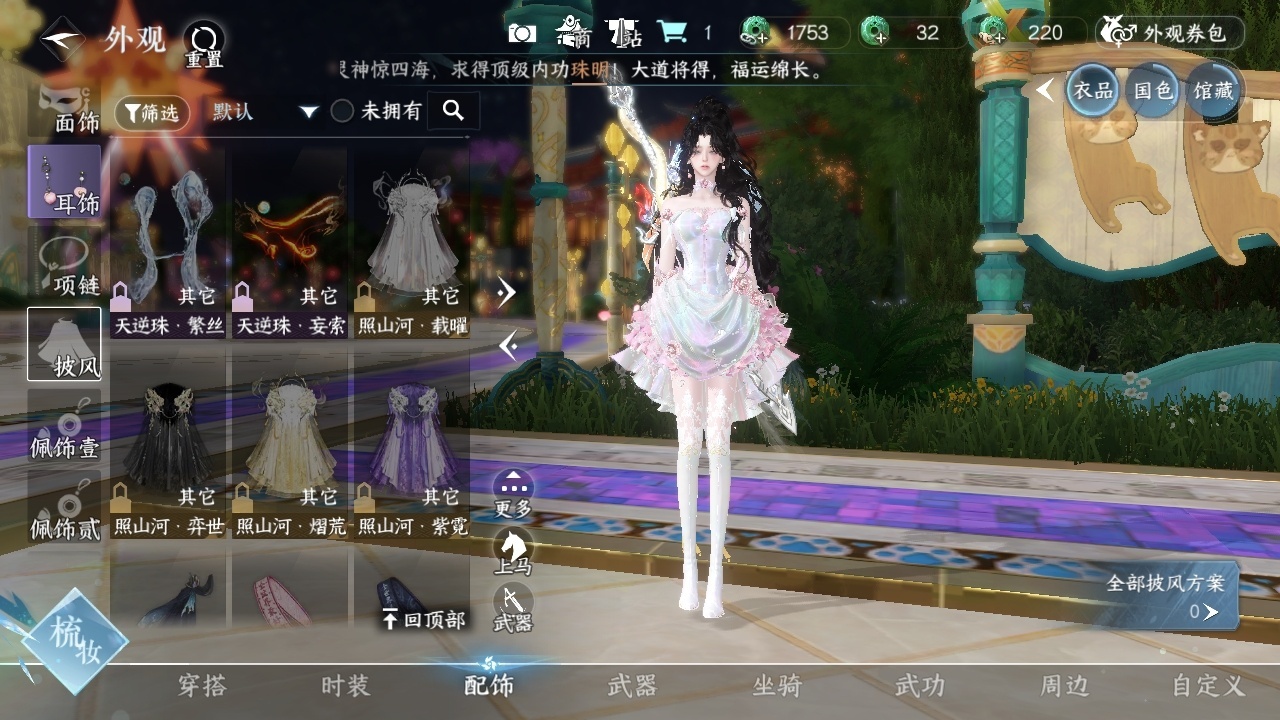Open the magnifier search

click(x=453, y=111)
